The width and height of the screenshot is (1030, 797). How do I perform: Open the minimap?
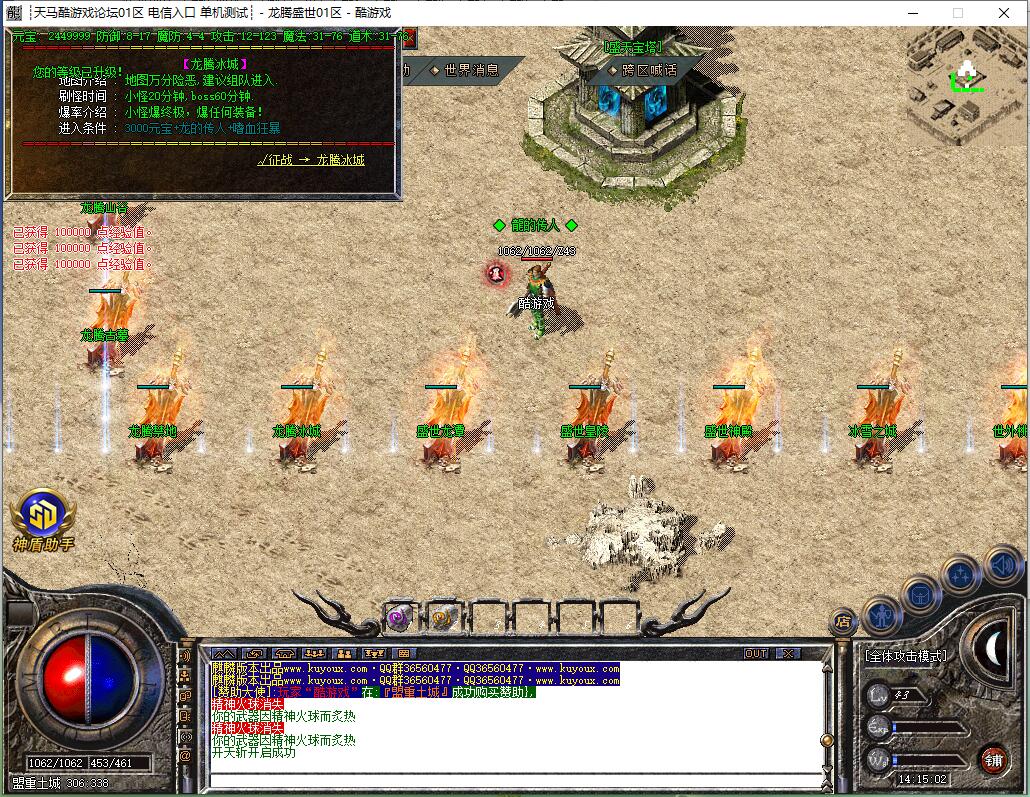pyautogui.click(x=966, y=78)
